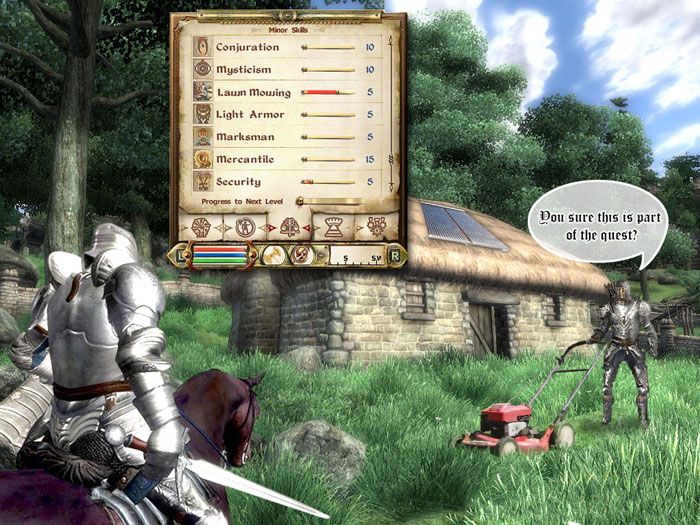Open the medal cluster icon tab
The width and height of the screenshot is (700, 525).
coord(376,226)
